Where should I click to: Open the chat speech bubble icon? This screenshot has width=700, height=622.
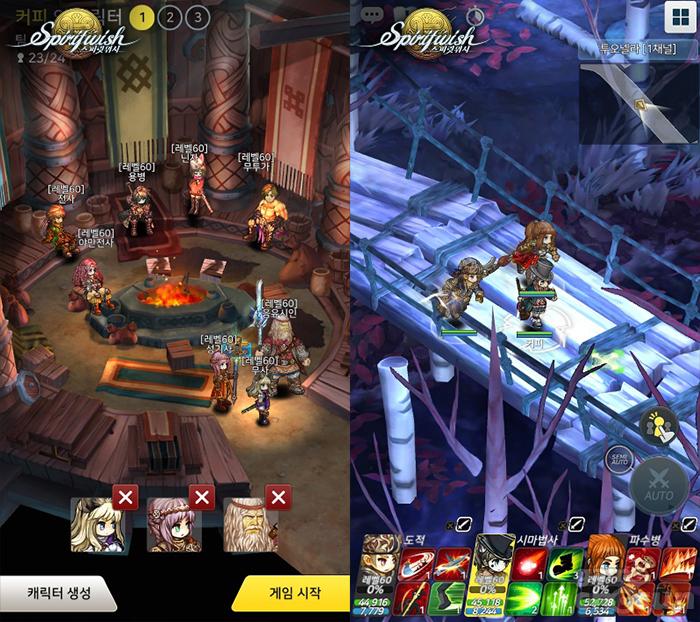tap(373, 16)
